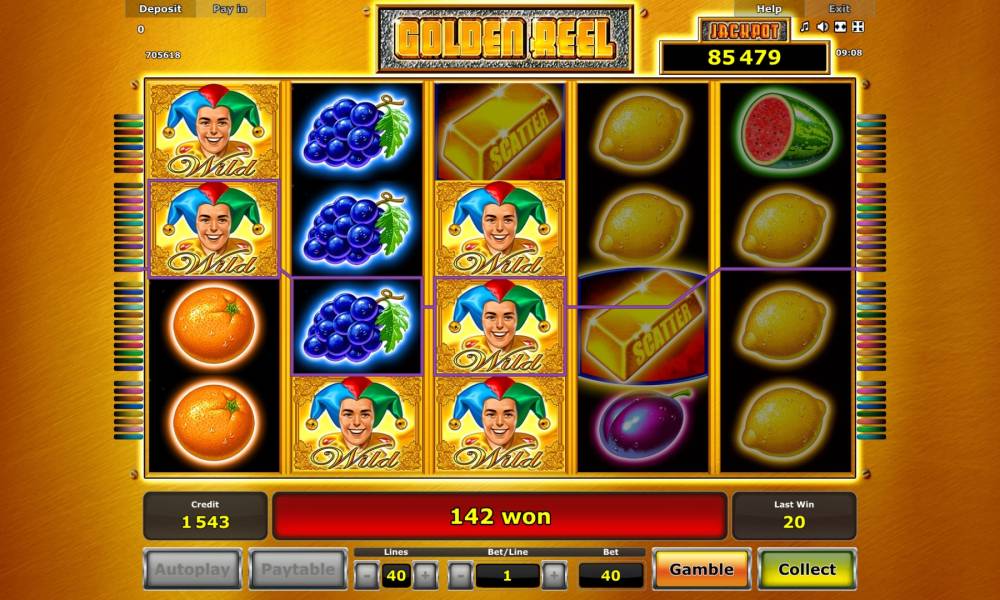The height and width of the screenshot is (600, 1000).
Task: Gamble the current win
Action: (x=701, y=569)
